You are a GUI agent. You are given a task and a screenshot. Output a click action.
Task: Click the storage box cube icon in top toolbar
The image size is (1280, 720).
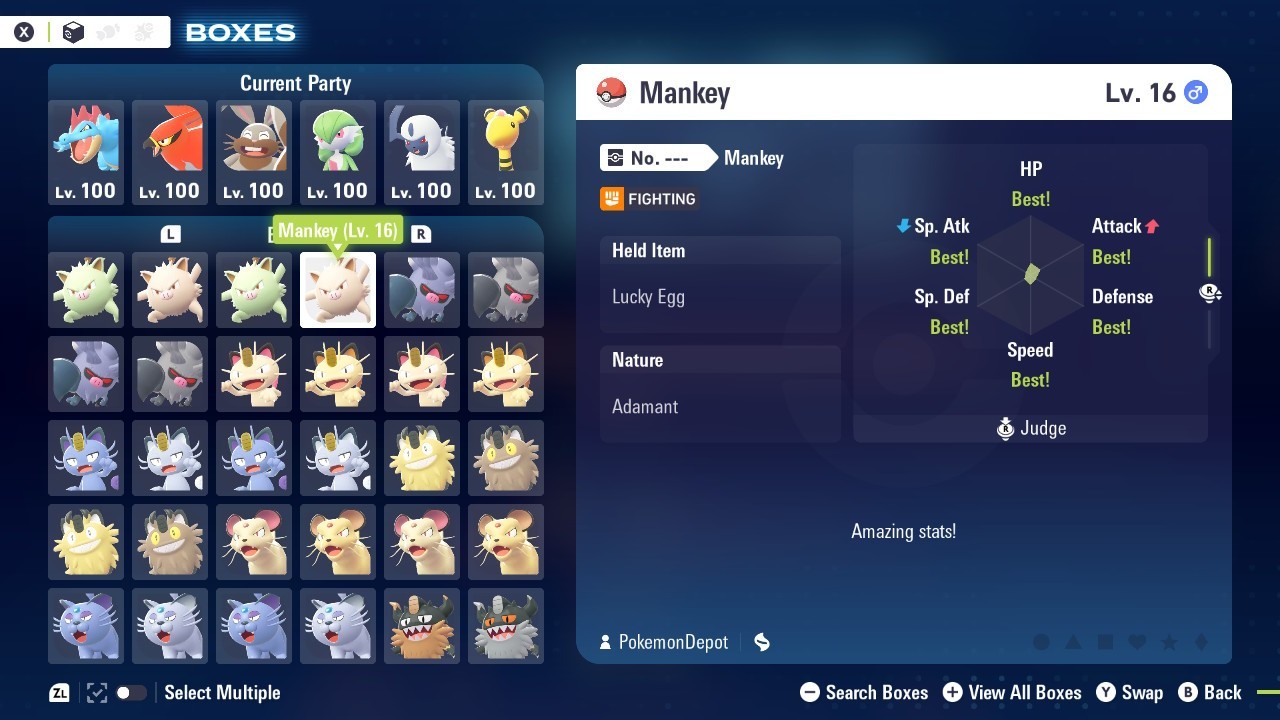click(x=71, y=31)
